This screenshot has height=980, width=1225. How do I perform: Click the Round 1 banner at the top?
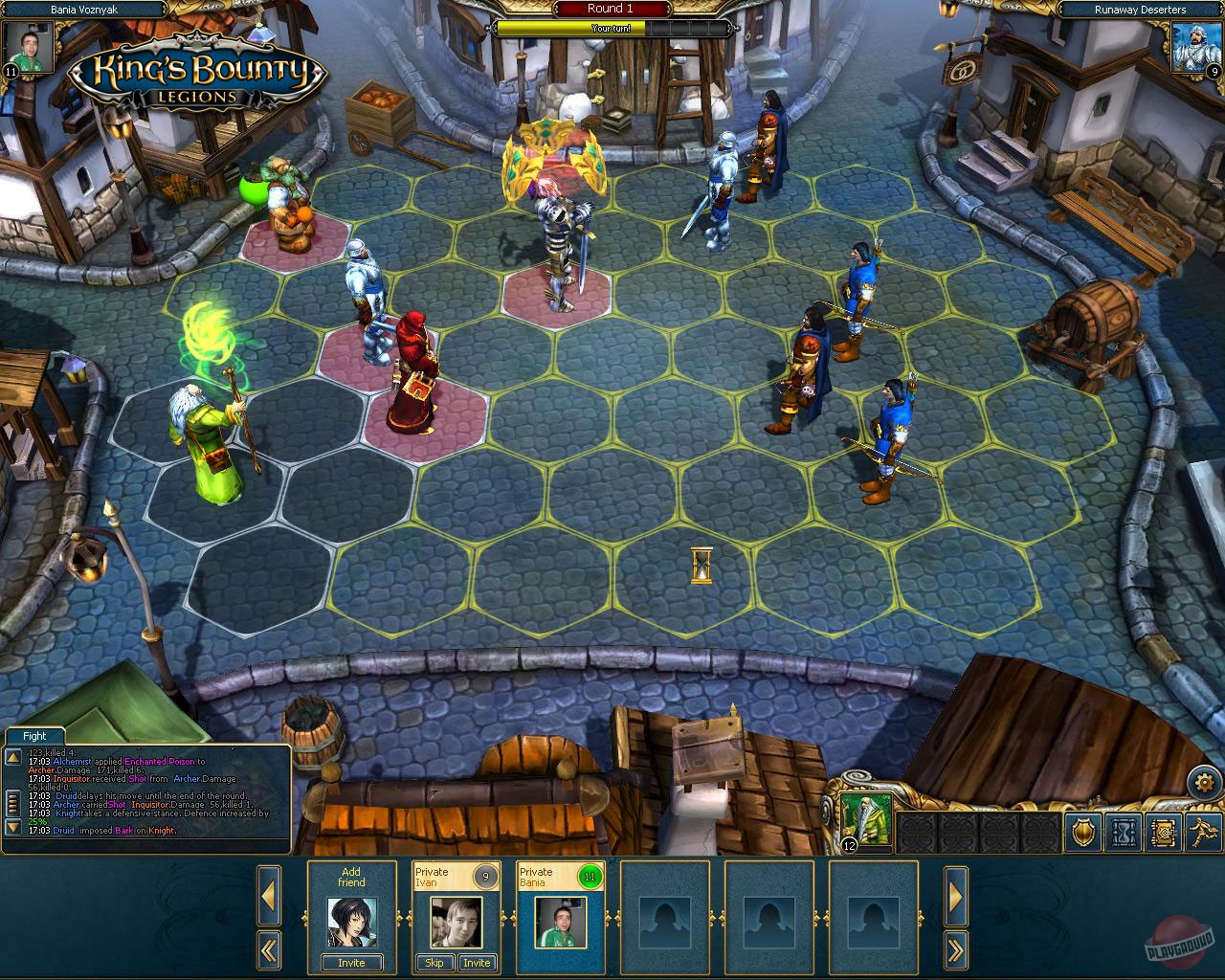point(610,9)
